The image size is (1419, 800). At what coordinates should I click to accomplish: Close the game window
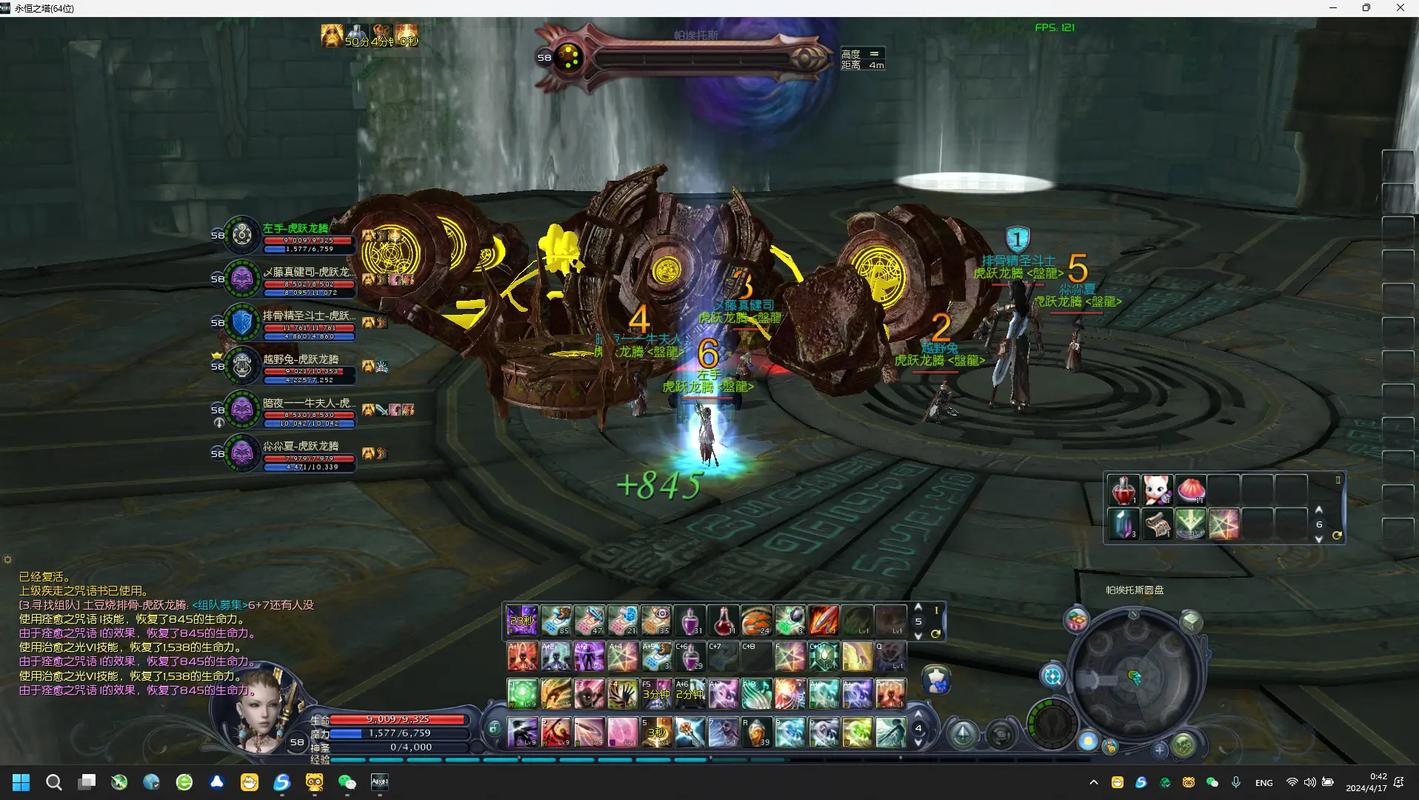[1400, 8]
